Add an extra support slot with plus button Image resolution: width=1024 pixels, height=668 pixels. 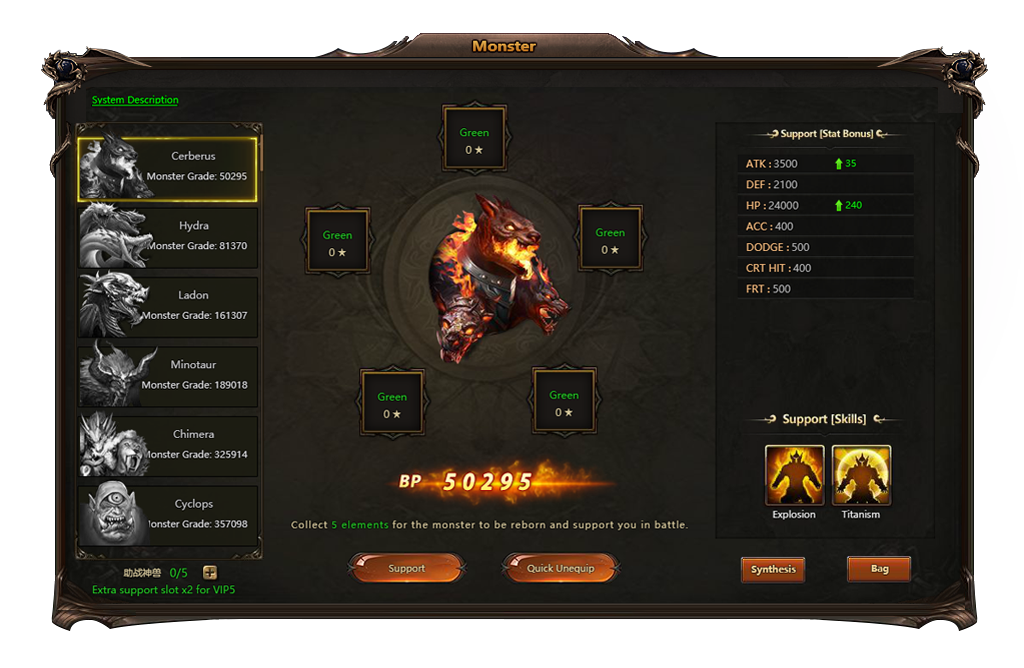coord(210,573)
